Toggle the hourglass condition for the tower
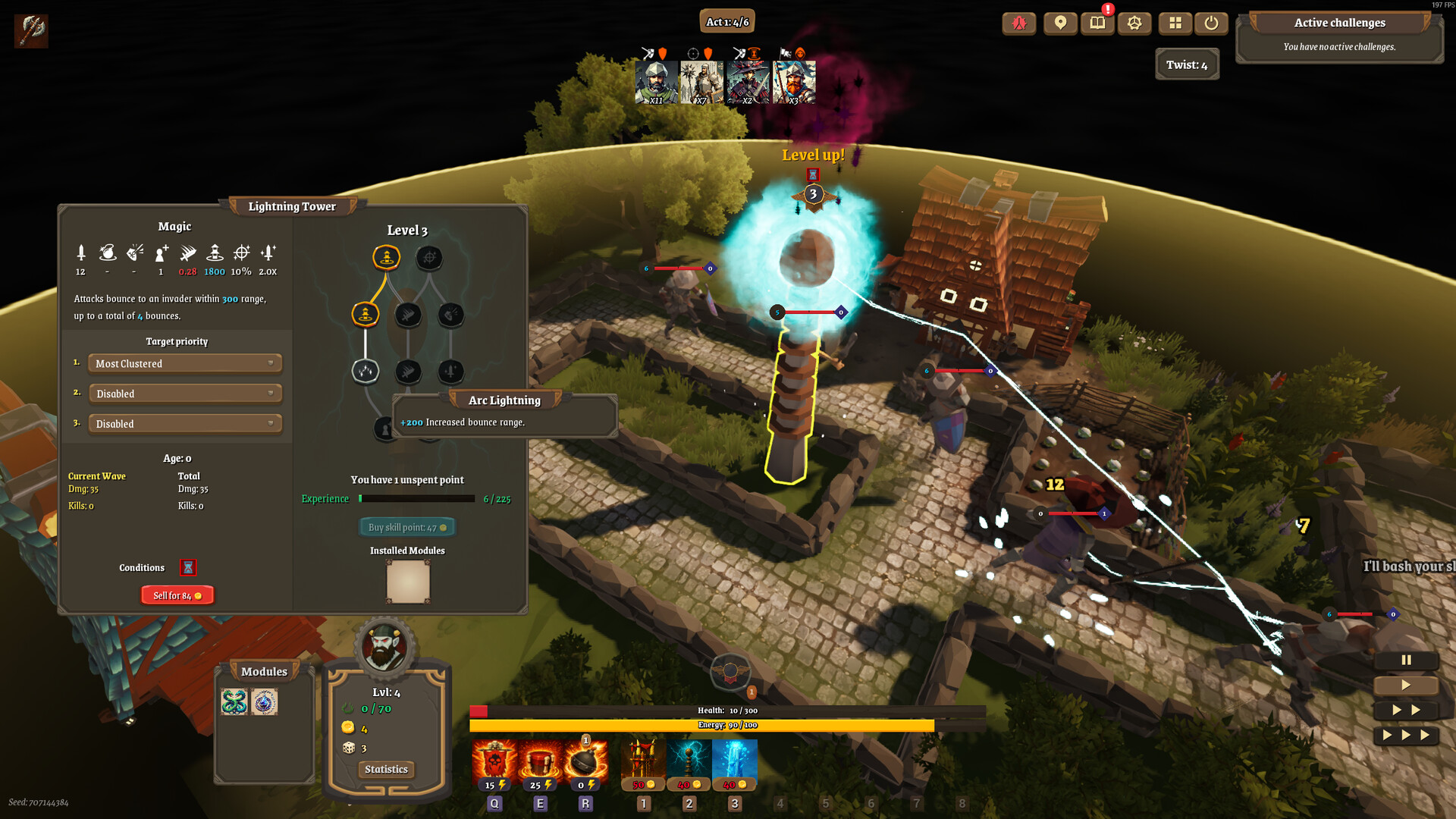Image resolution: width=1456 pixels, height=819 pixels. tap(188, 567)
